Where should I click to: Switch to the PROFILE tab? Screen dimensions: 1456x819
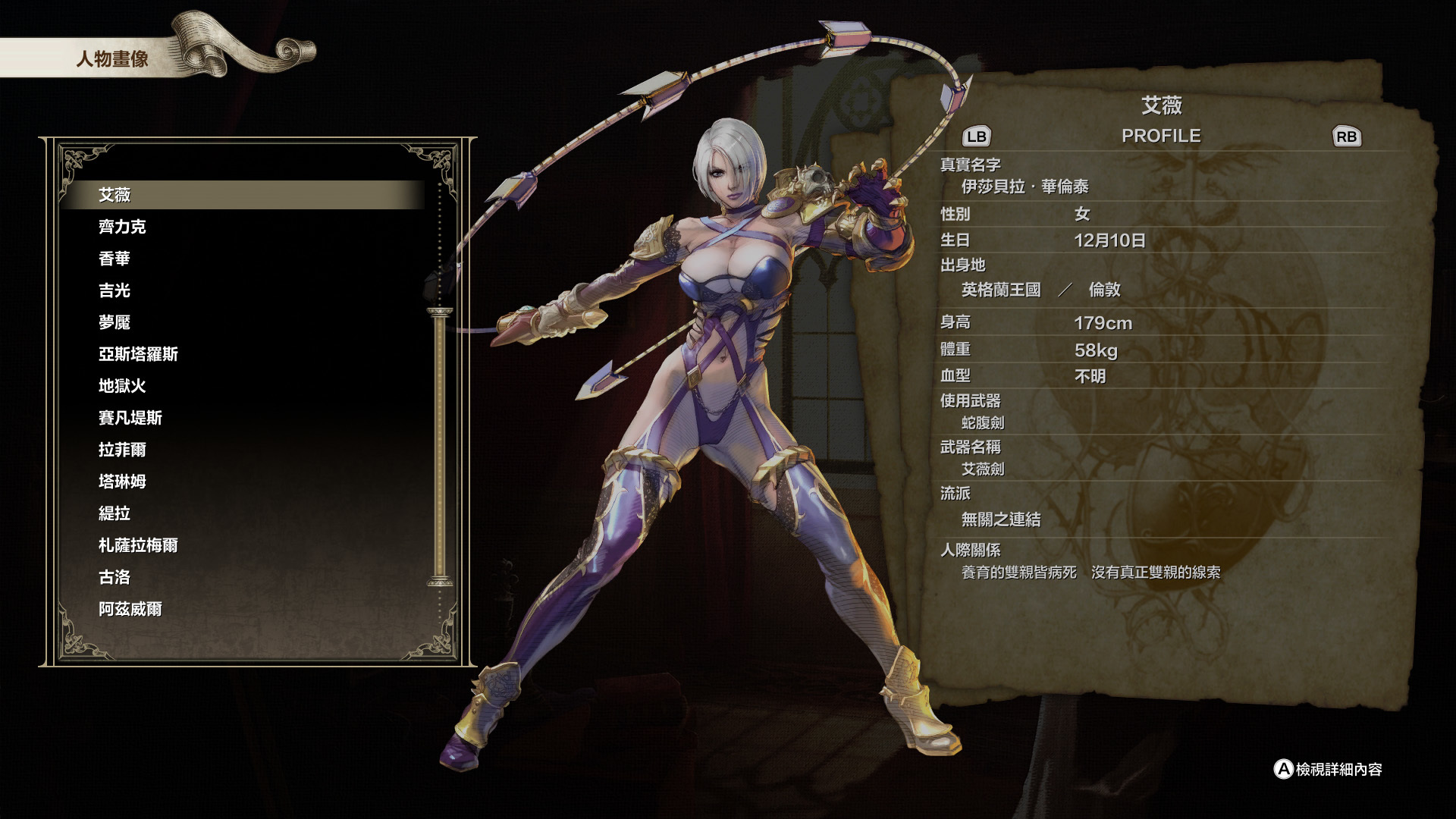pyautogui.click(x=1162, y=136)
